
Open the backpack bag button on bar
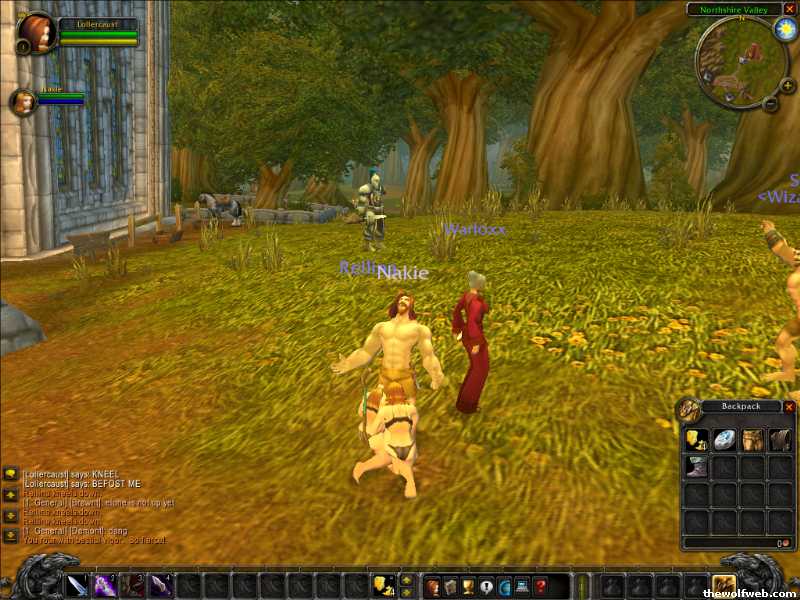point(723,586)
